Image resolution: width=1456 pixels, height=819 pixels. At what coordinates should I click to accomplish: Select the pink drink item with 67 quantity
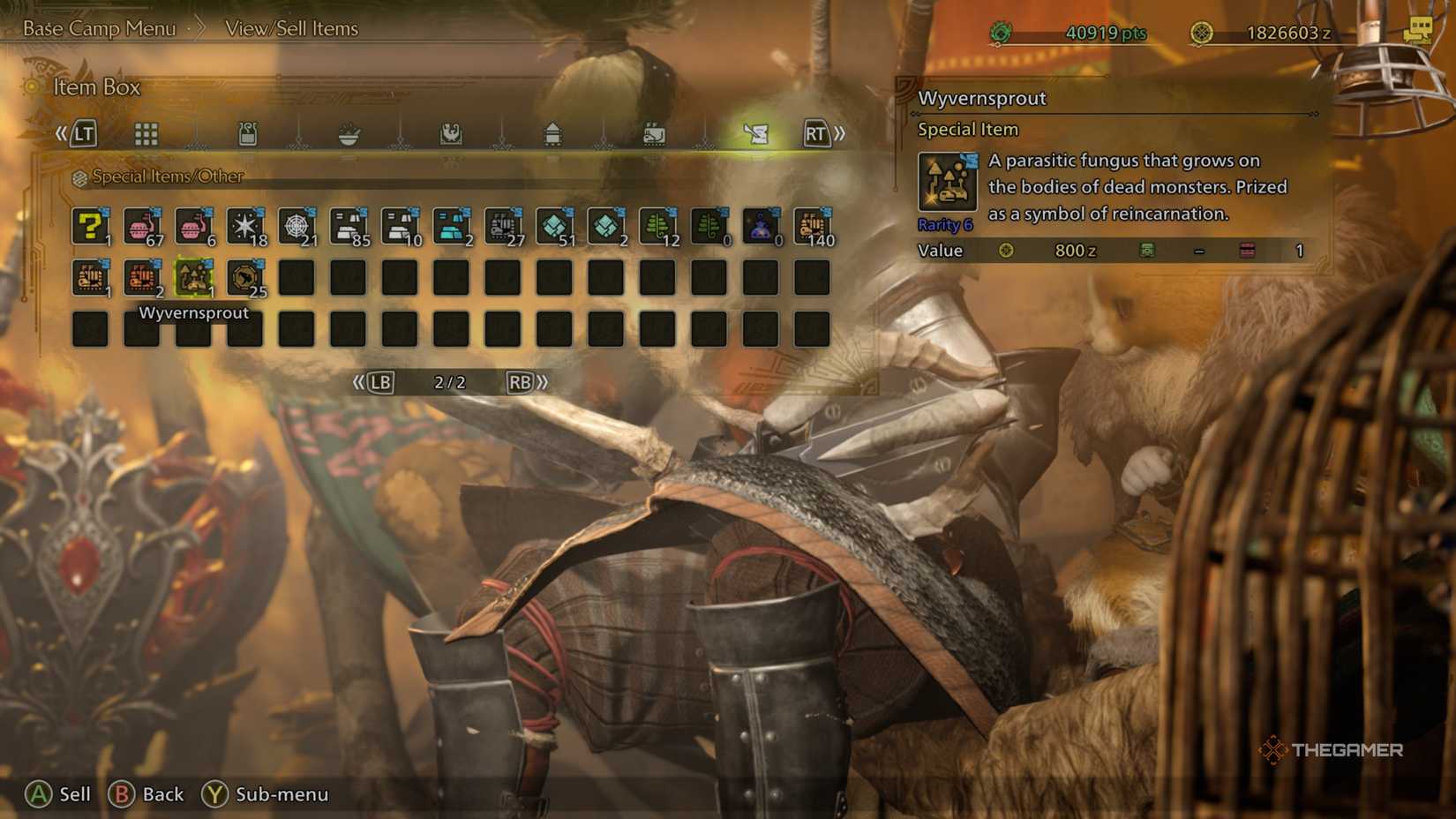pos(141,227)
